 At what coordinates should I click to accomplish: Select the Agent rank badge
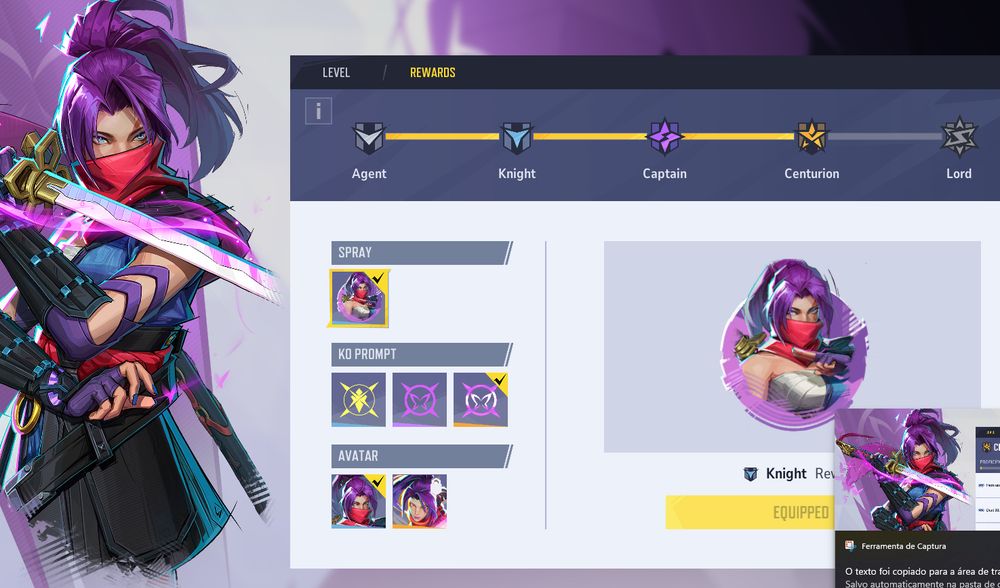click(369, 137)
